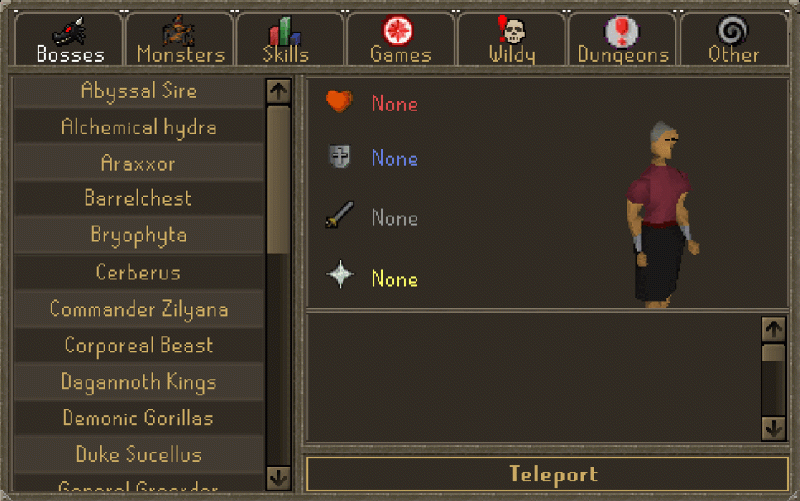Switch to the Other tab
800x501 pixels.
733,41
